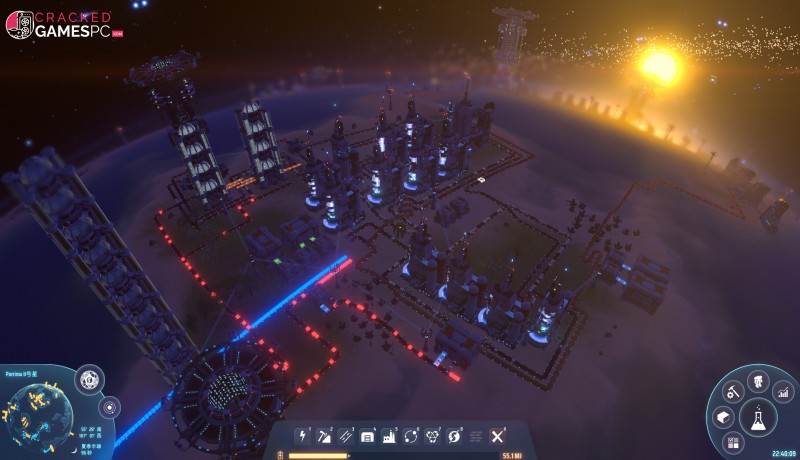Screen dimensions: 800x460
Task: Activate the X dismantle tool
Action: [x=497, y=436]
